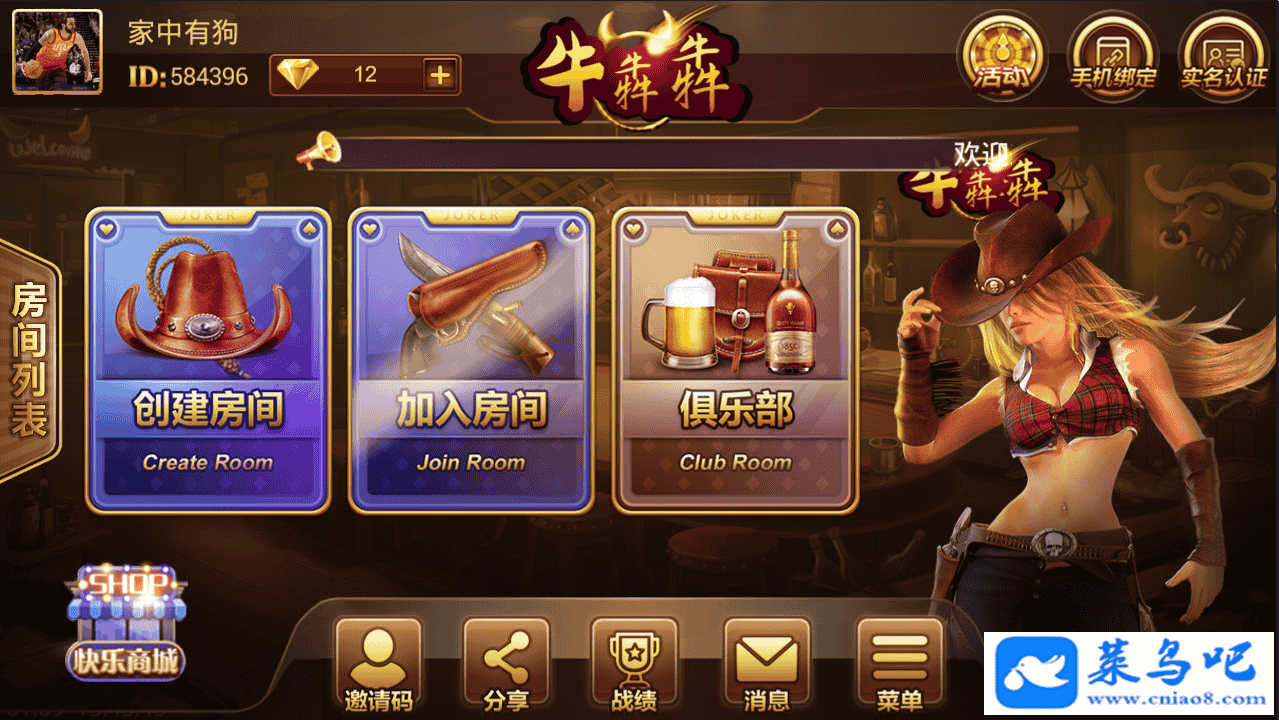Expand the 房间列表 room list side tab
This screenshot has width=1279, height=720.
pyautogui.click(x=29, y=360)
